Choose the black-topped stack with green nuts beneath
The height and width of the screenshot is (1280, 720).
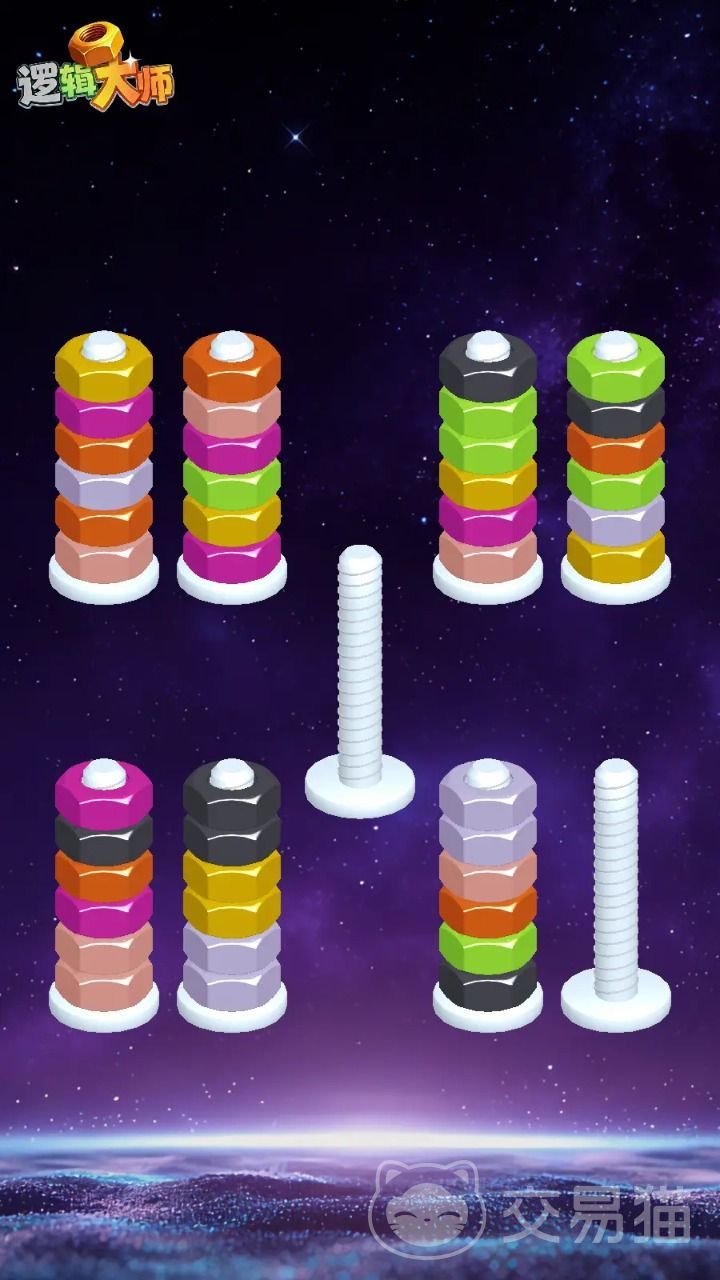tap(488, 460)
